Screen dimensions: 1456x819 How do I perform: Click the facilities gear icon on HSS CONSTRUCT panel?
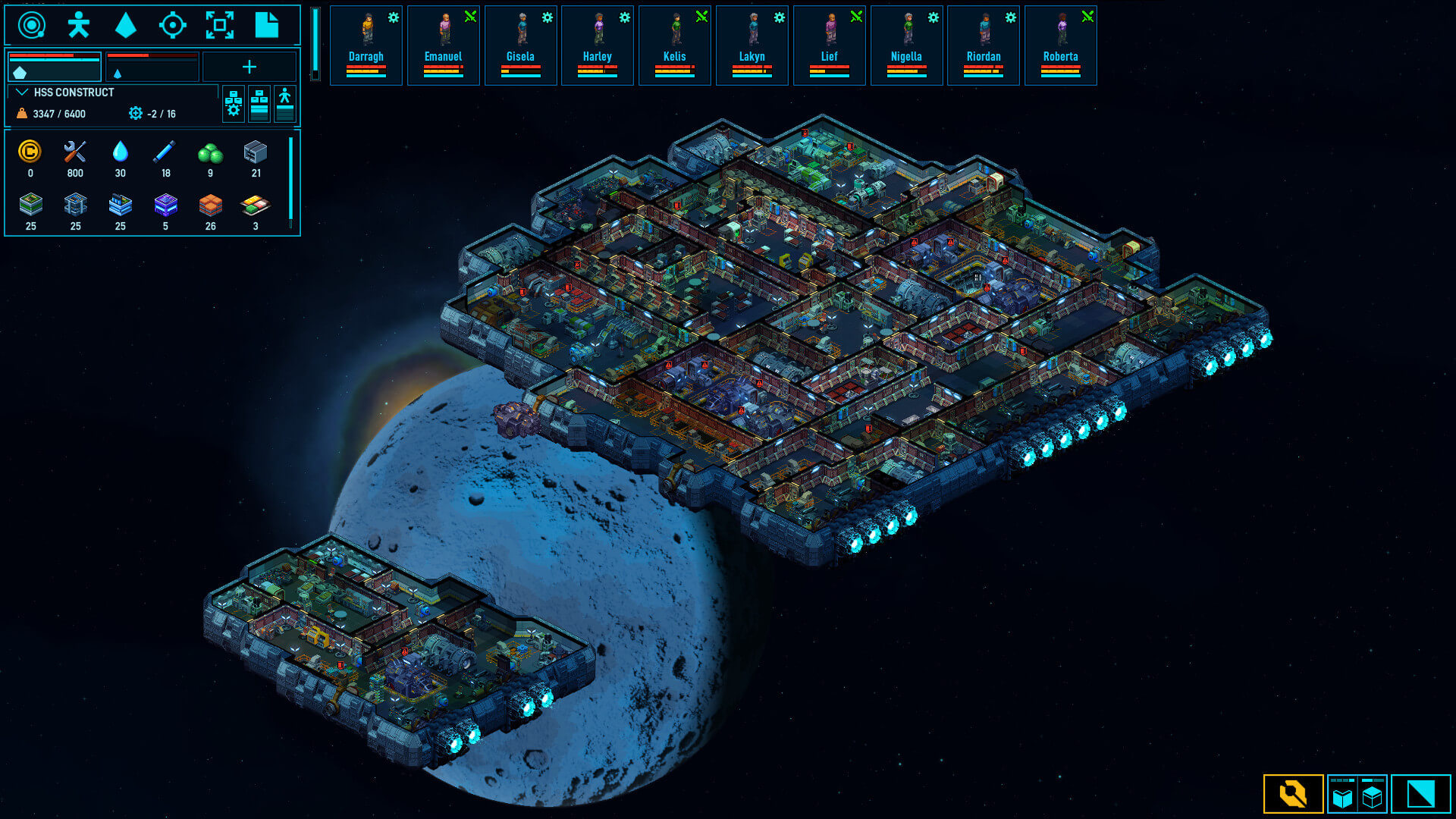[x=233, y=104]
